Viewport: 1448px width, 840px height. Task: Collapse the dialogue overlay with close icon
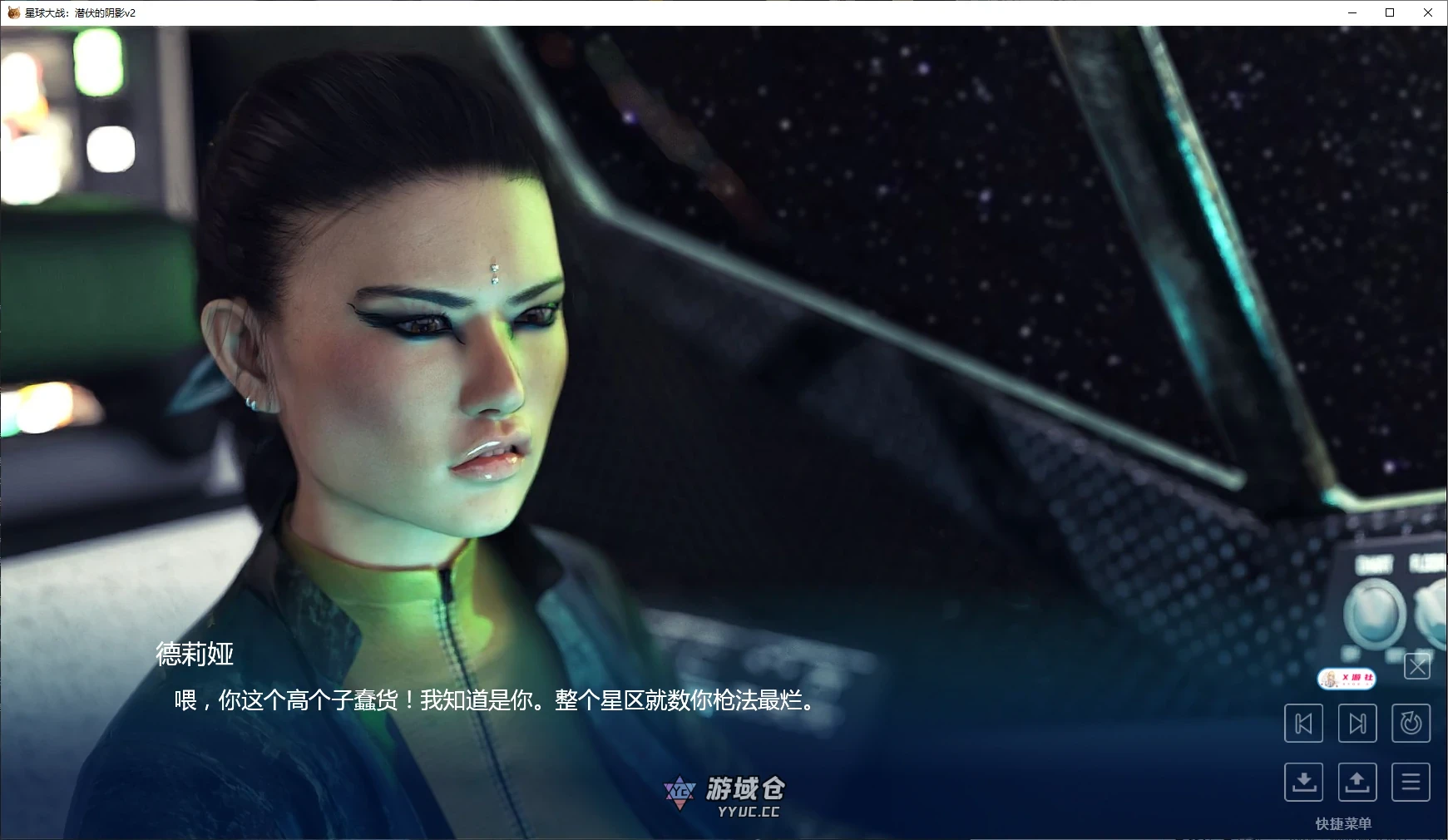click(x=1417, y=666)
